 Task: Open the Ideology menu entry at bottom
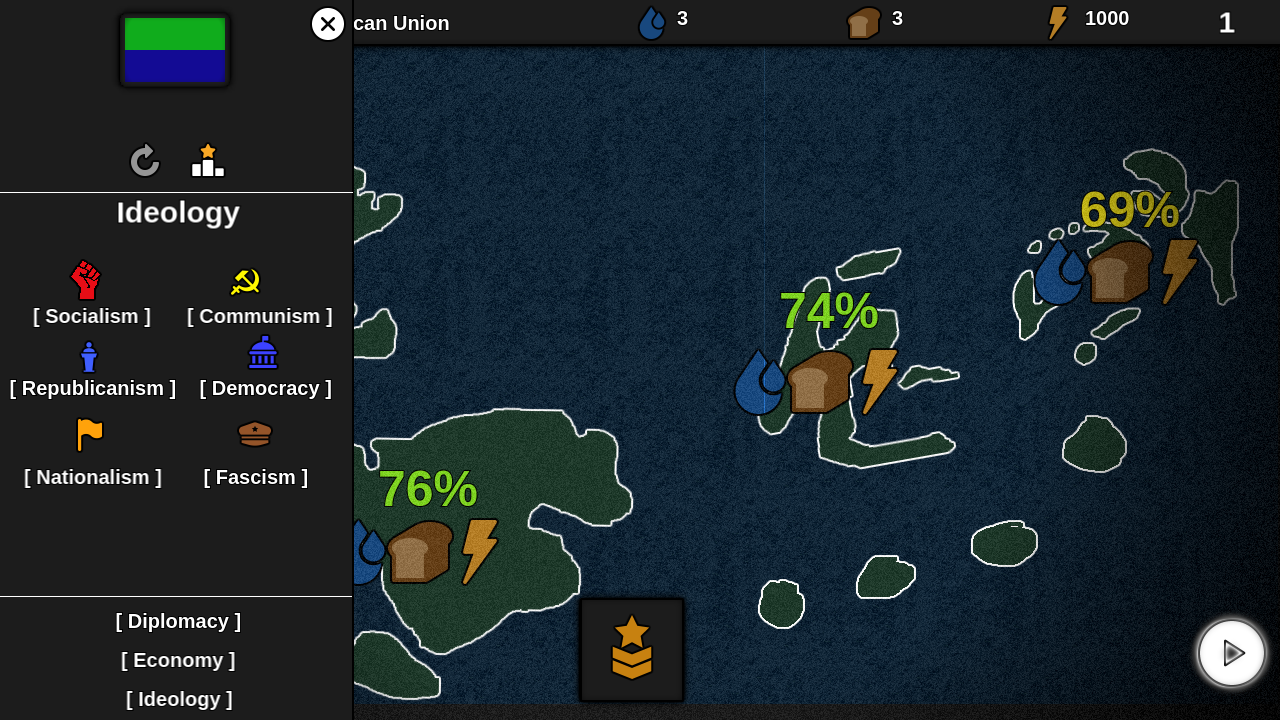tap(178, 699)
